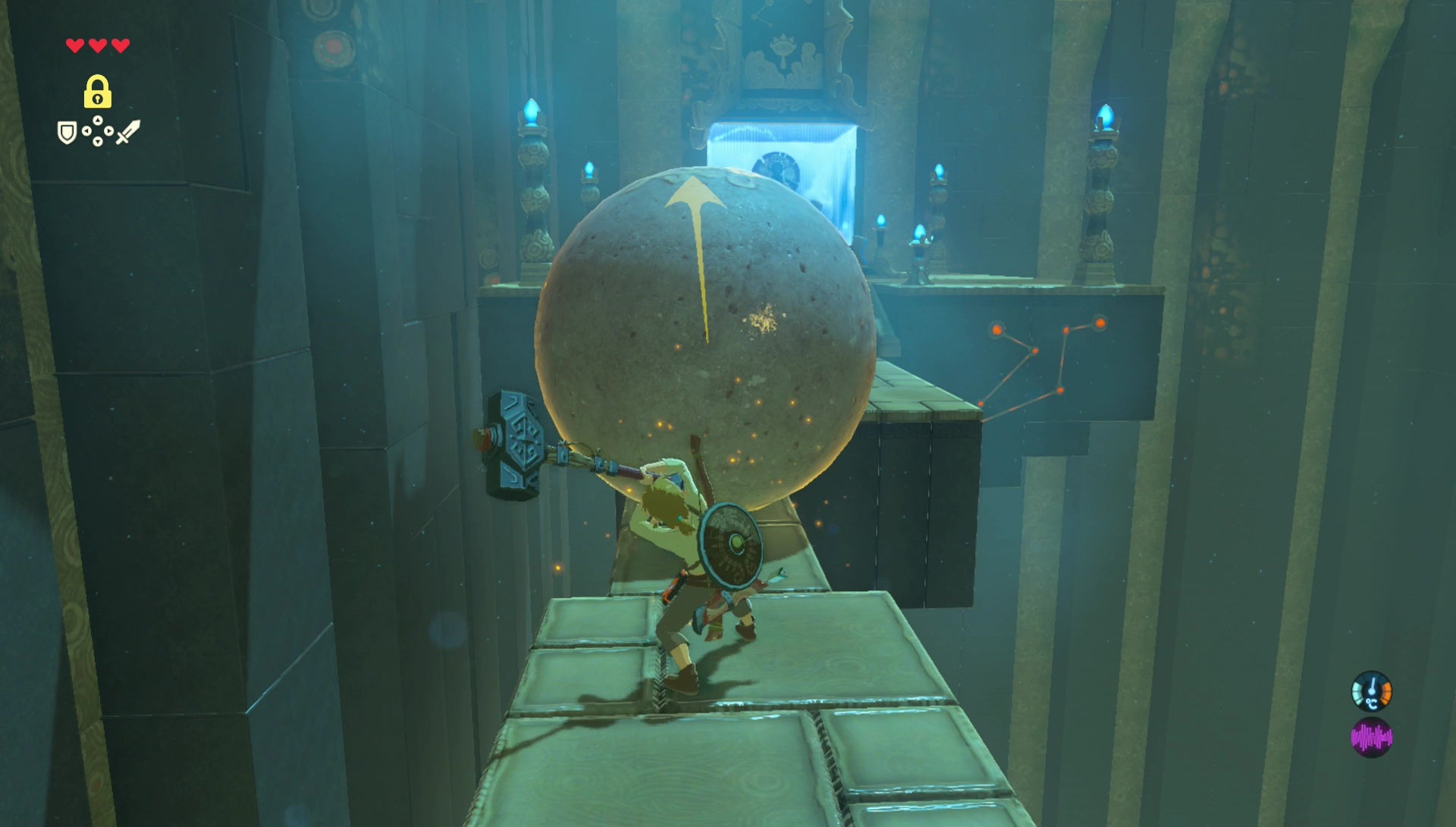1456x827 pixels.
Task: Toggle the down arrow on the d-pad indicator
Action: [x=97, y=141]
